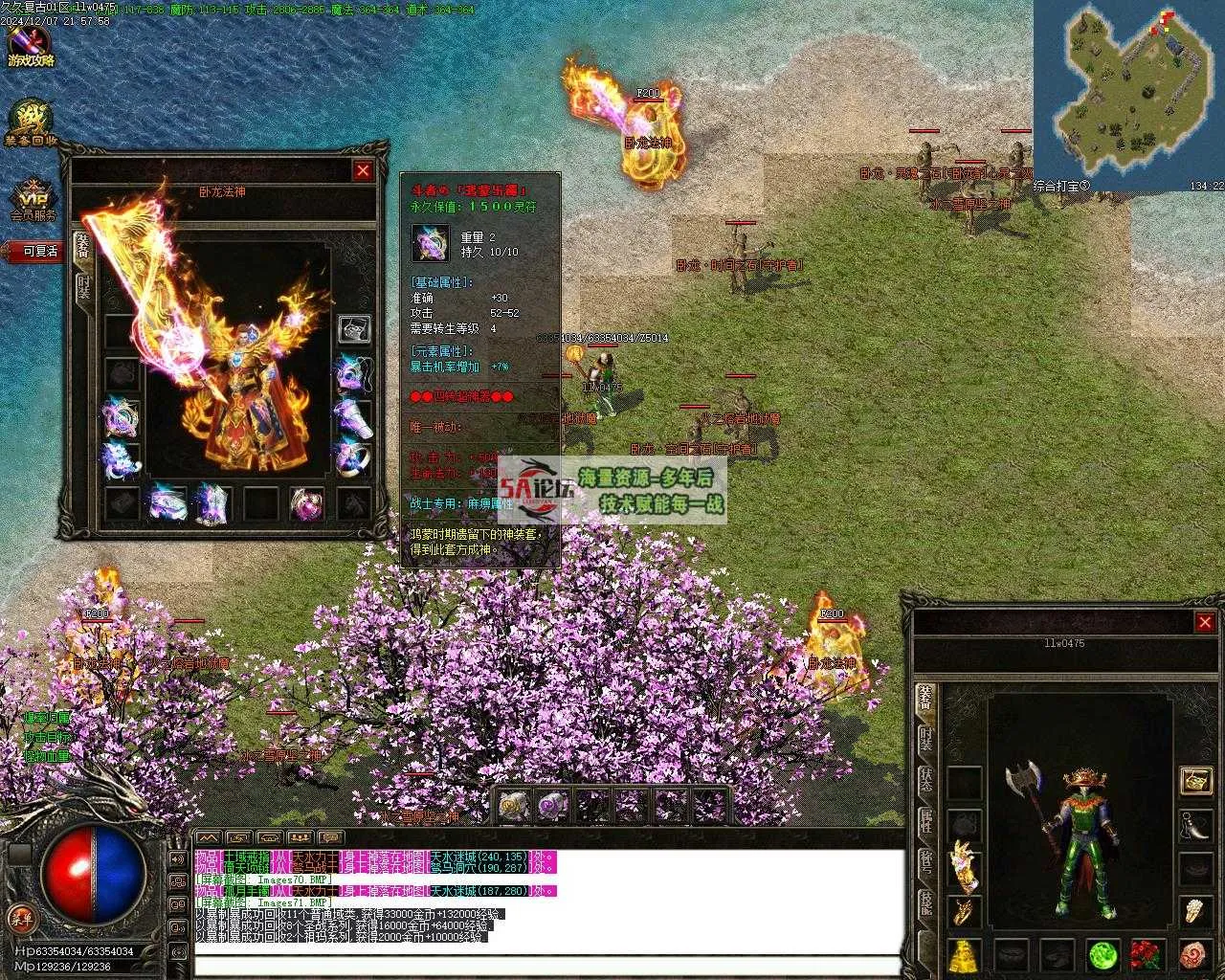The height and width of the screenshot is (980, 1225).
Task: Select the green orb equipment slot
Action: (1103, 954)
